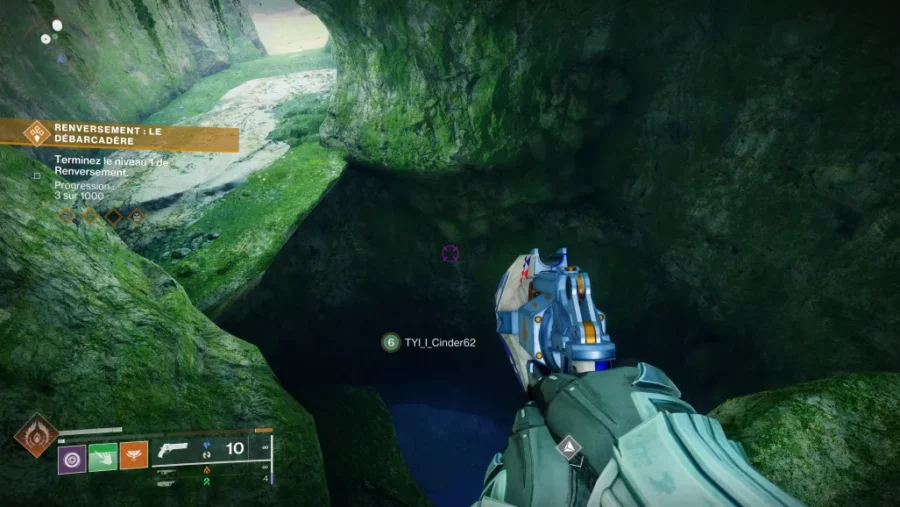Activate the purple grenade ability icon
900x507 pixels.
[x=72, y=459]
